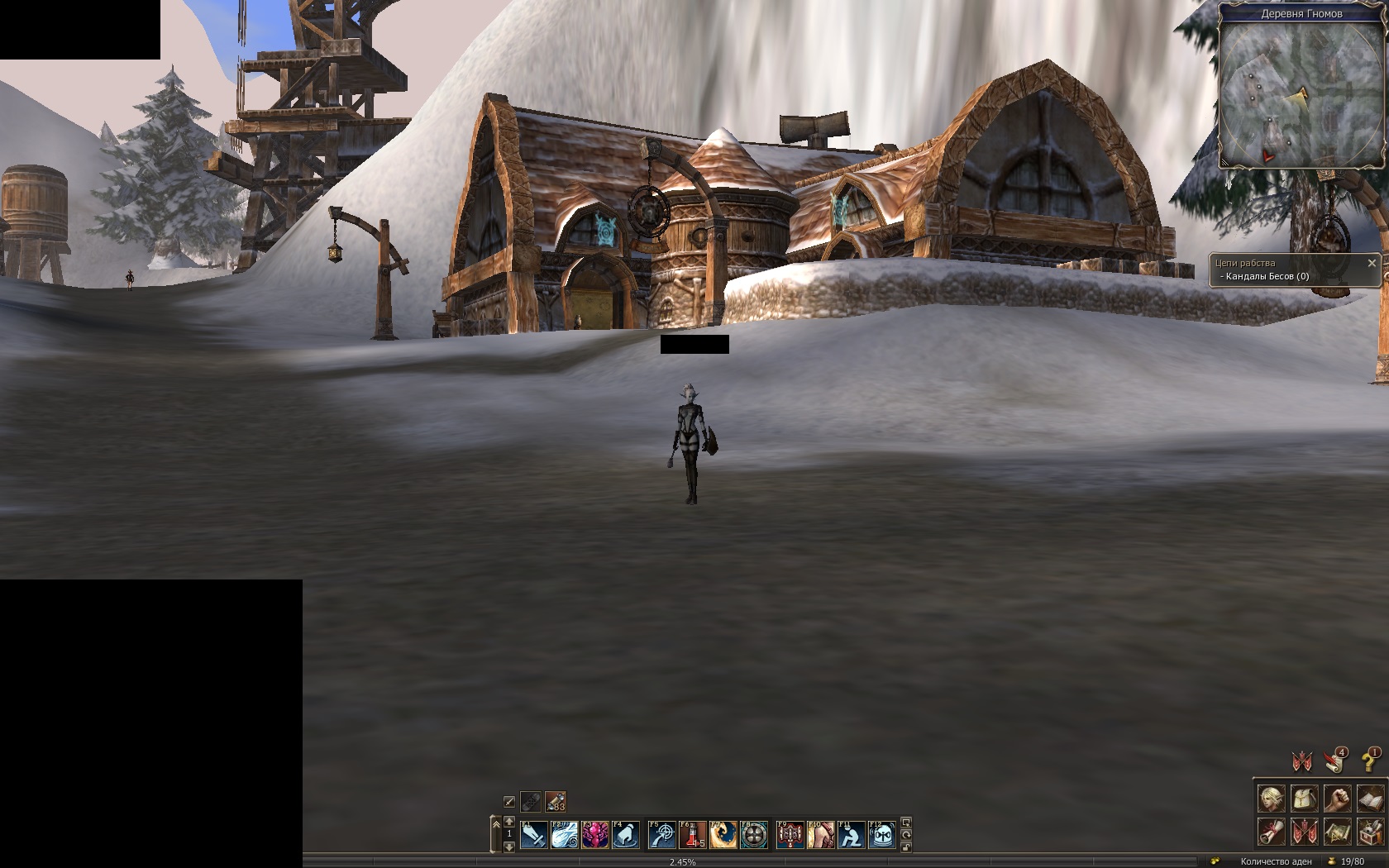Viewport: 1389px width, 868px height.
Task: Use the round shield skill on F8
Action: [753, 835]
